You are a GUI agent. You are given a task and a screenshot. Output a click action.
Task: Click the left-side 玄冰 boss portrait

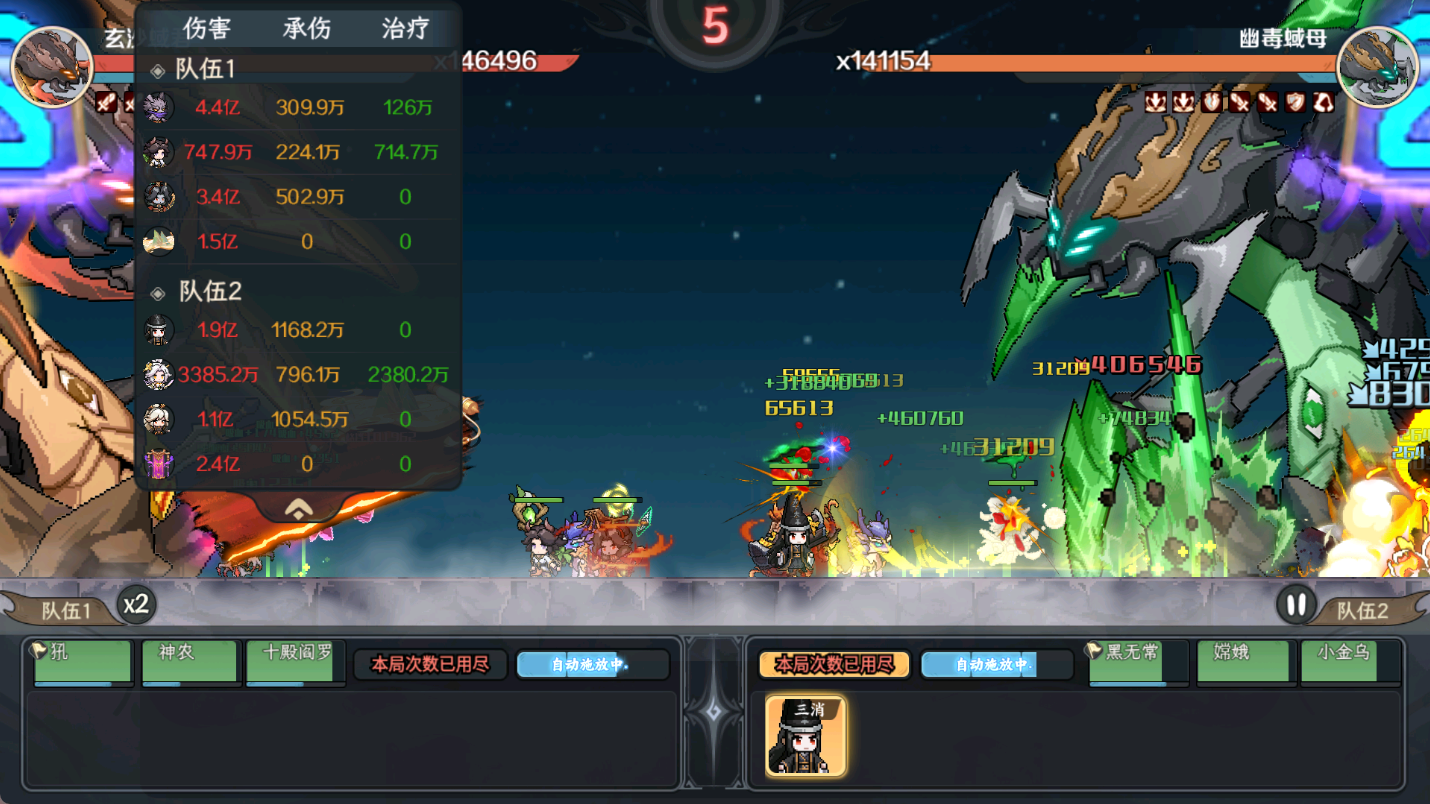[52, 67]
